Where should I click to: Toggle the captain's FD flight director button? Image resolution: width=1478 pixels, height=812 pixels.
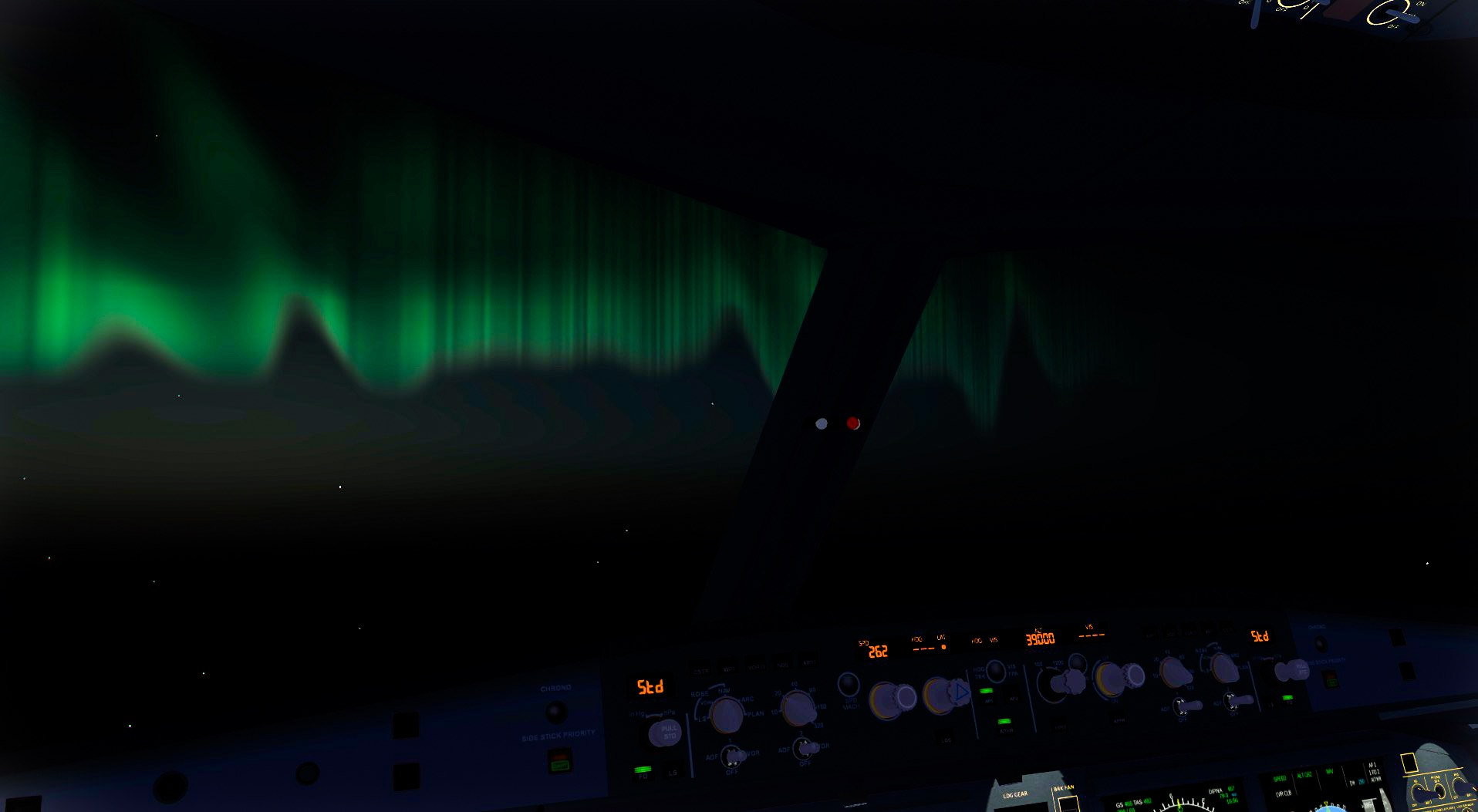pos(643,771)
